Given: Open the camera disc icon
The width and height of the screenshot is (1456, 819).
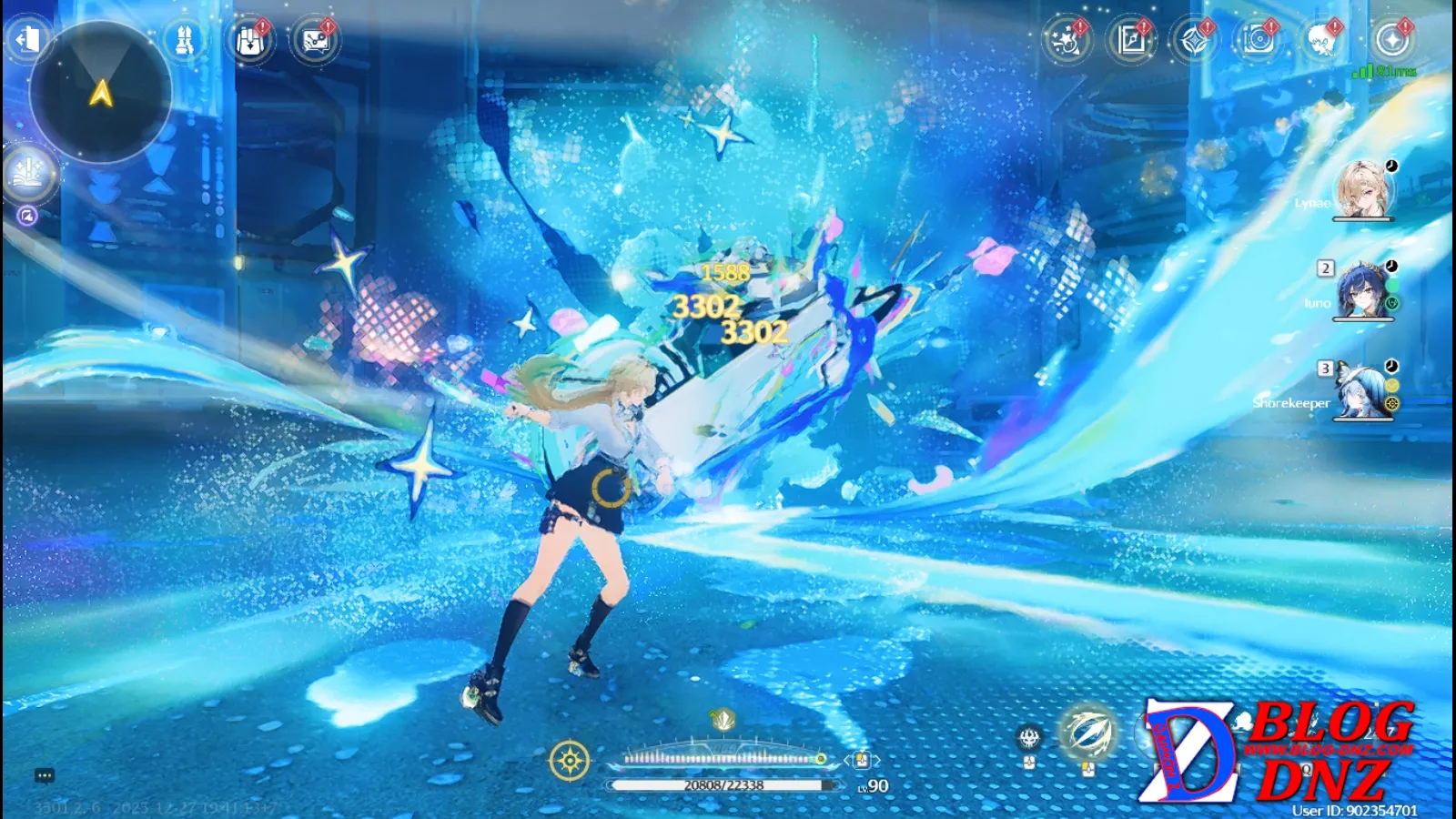Looking at the screenshot, I should coord(1259,40).
